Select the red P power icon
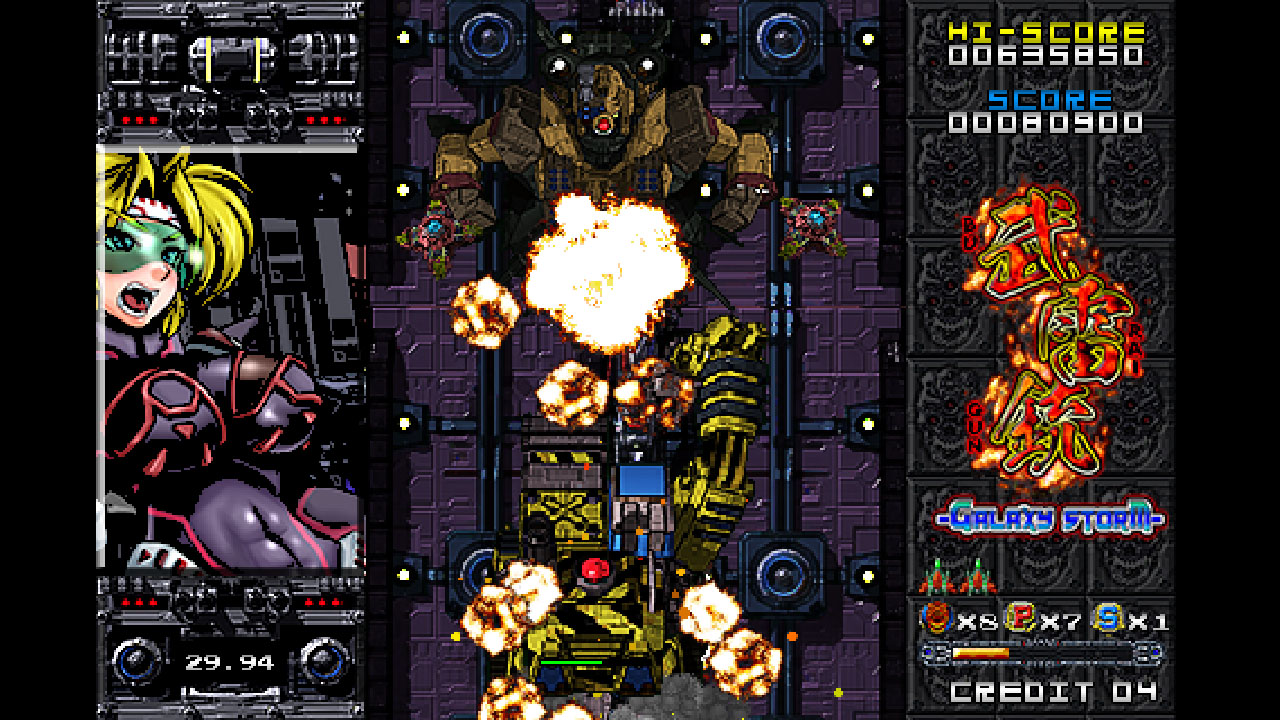The width and height of the screenshot is (1280, 720). coord(1021,619)
